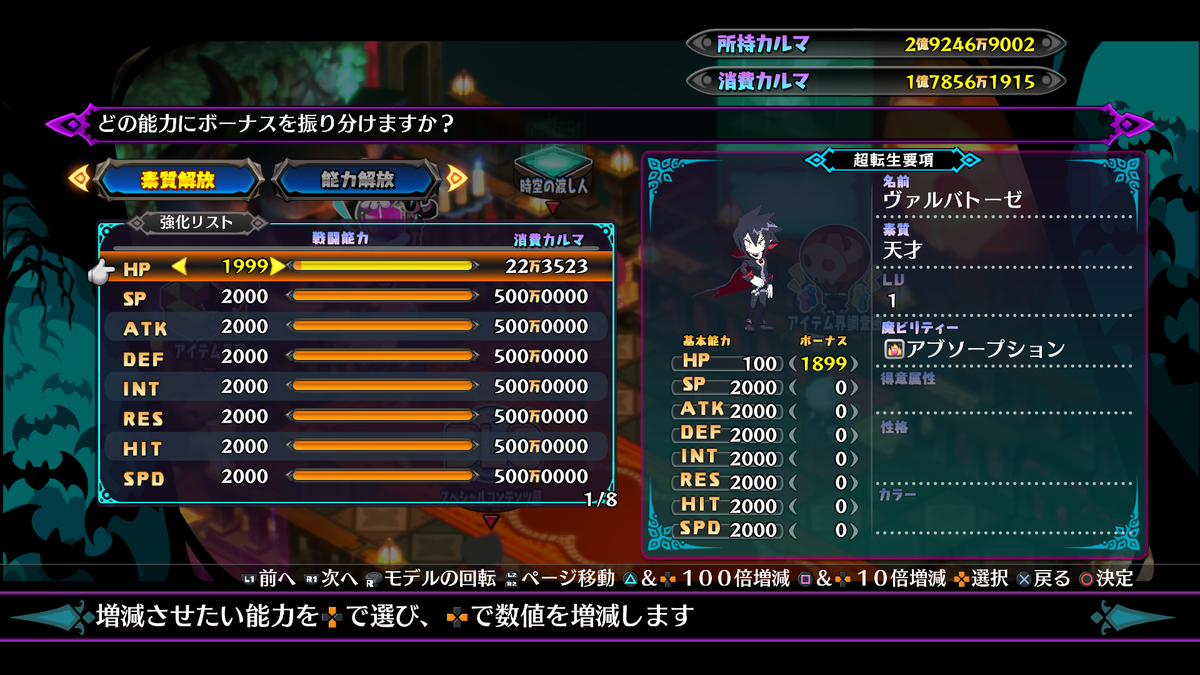Go to the previous tab with left yellow arrow
The width and height of the screenshot is (1200, 675).
[77, 179]
